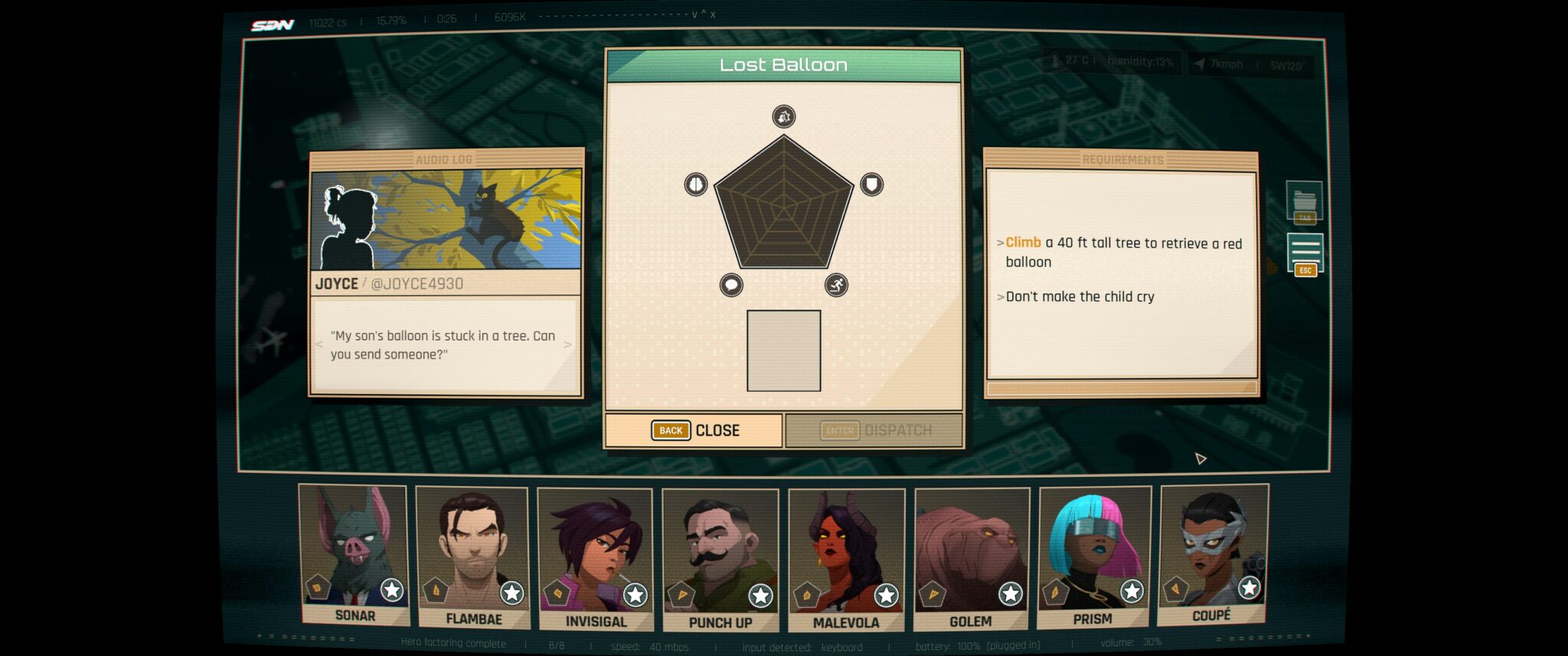Choose the Coupé hero card

point(1214,555)
